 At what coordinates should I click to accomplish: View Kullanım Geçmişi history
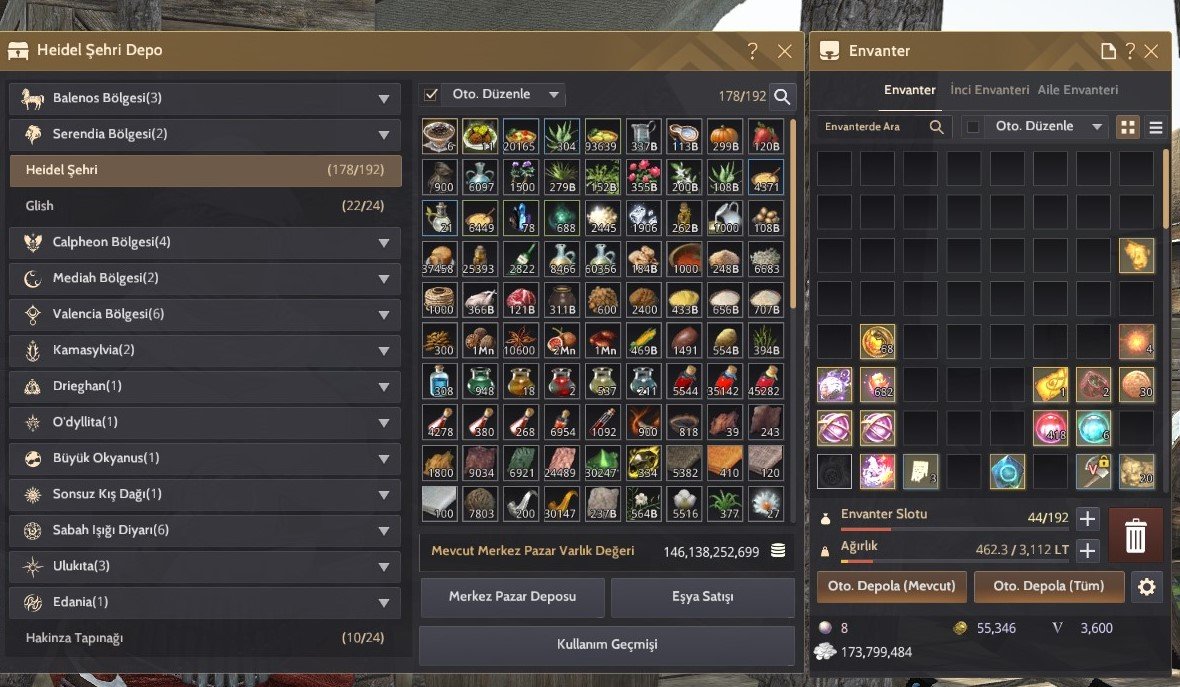pos(606,645)
